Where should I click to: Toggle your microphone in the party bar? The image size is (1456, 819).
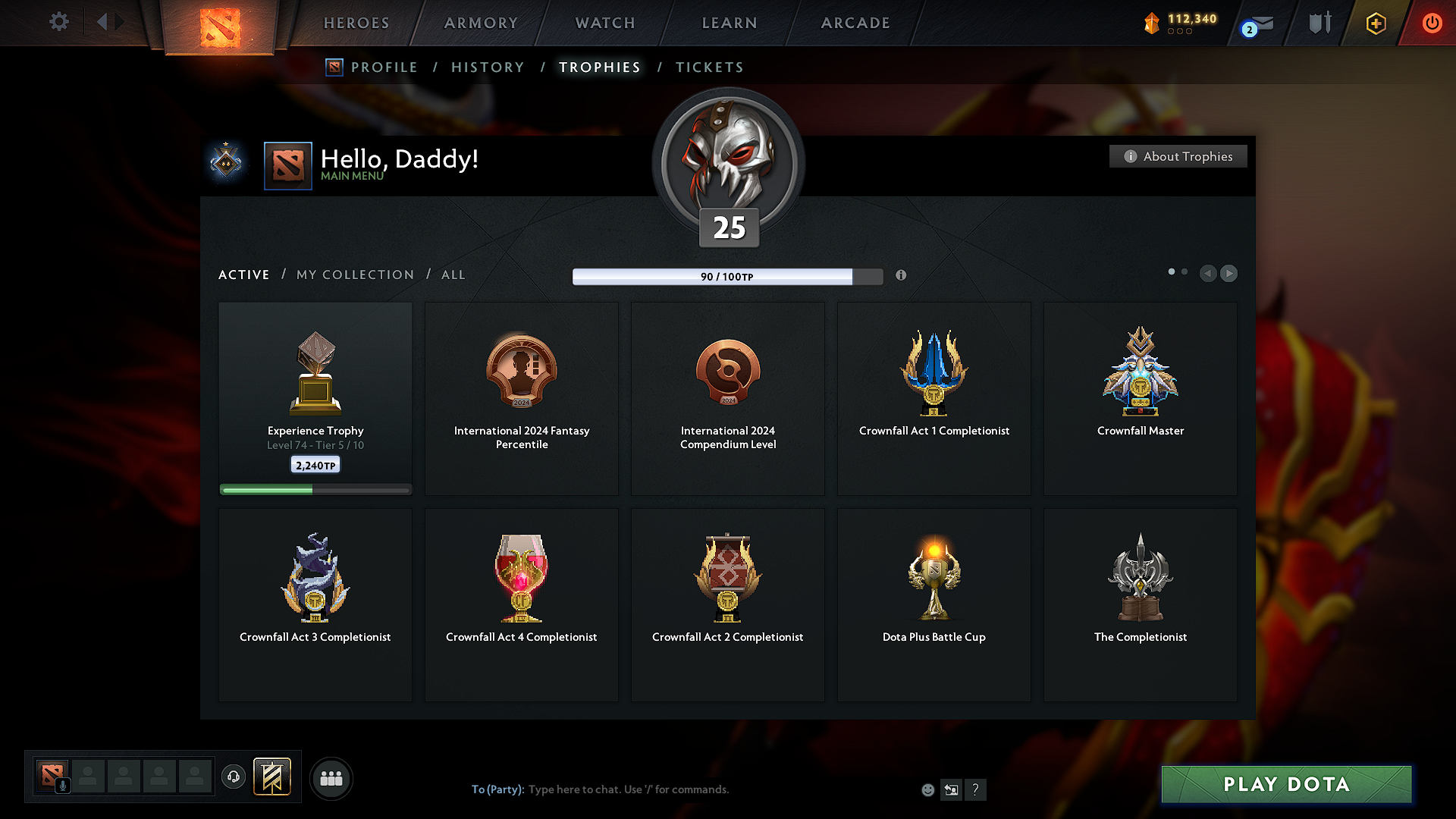pos(62,783)
